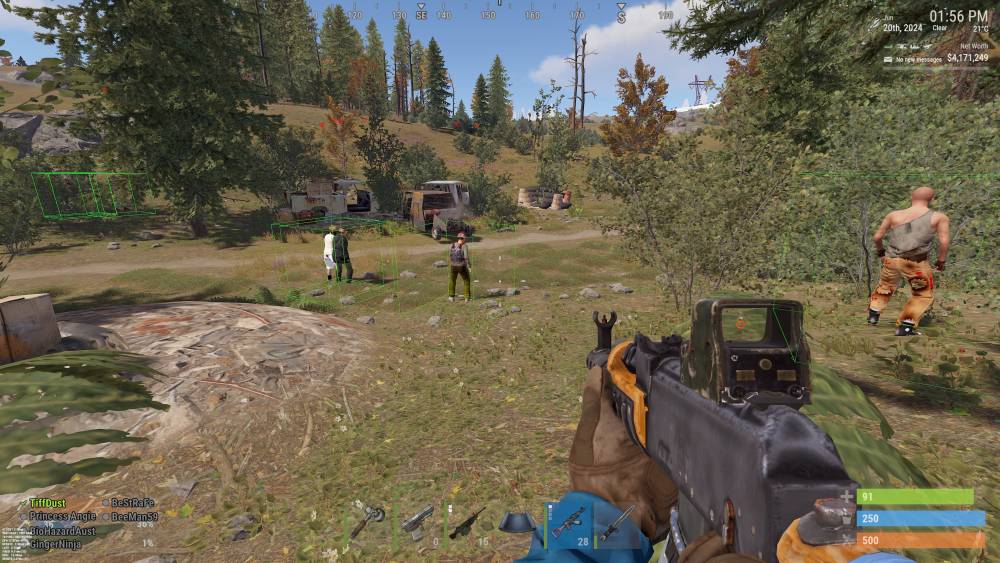Click team member BeStRaFe
Screen dimensions: 1000x563
tap(132, 502)
